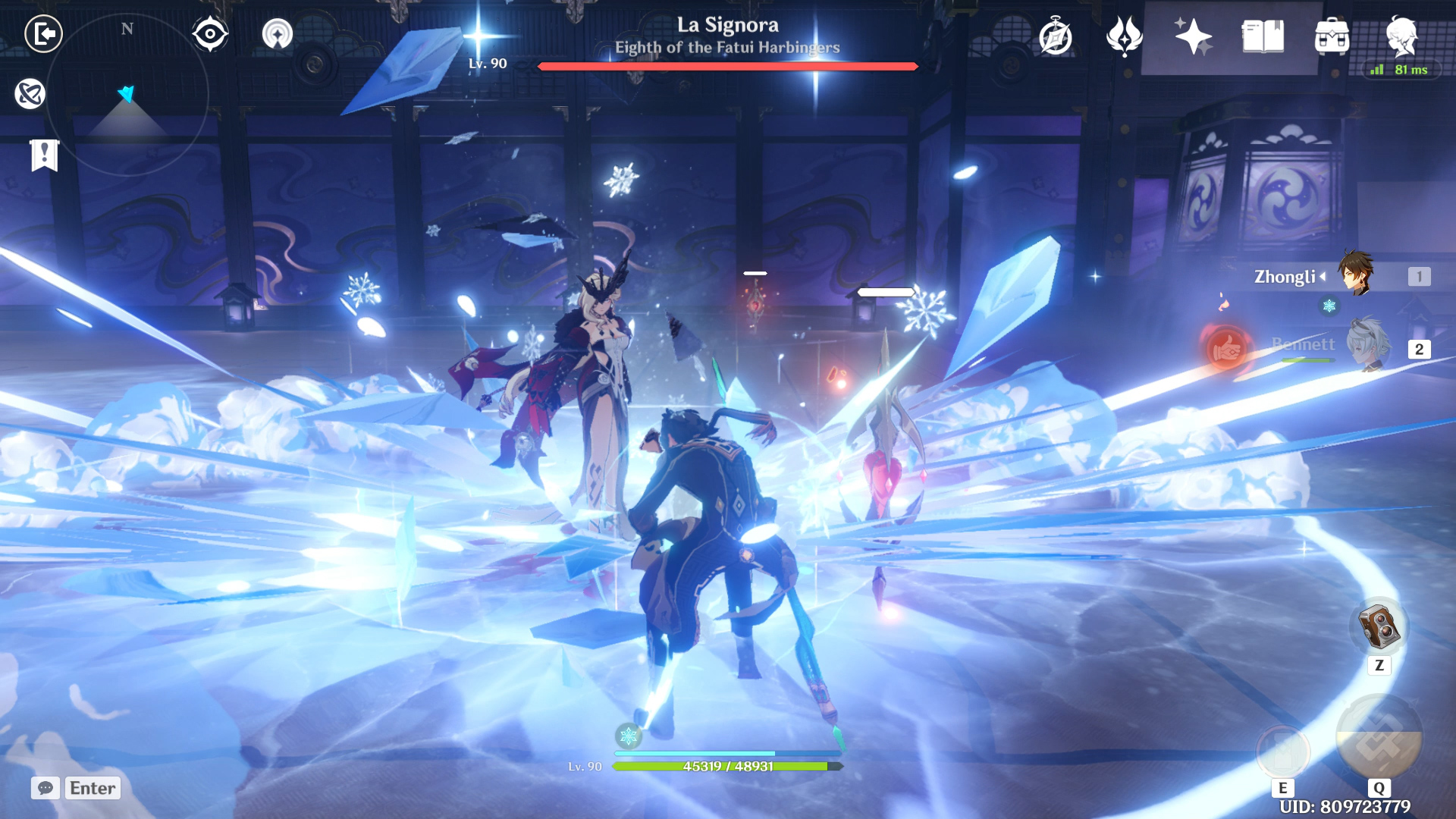Viewport: 1456px width, 819px height.
Task: Open the quest navigation icon
Action: click(x=30, y=94)
